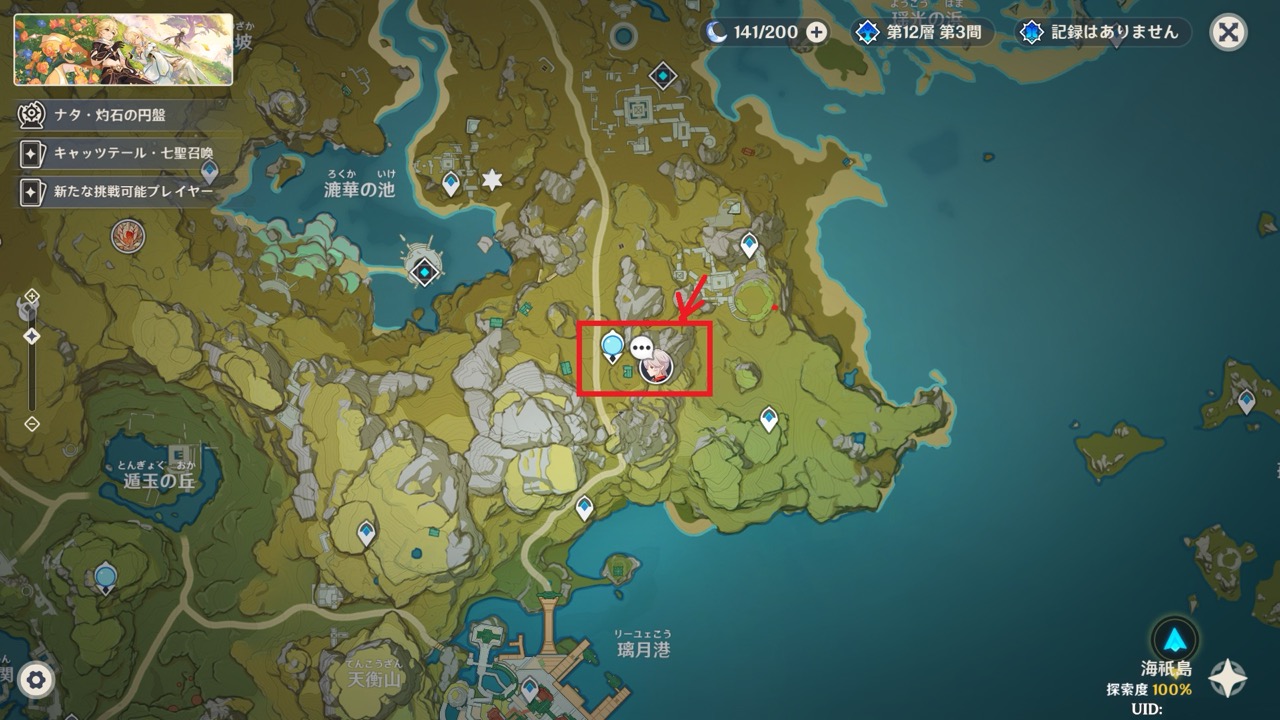1280x720 pixels.
Task: Open the 新たな挑戦可能プレイヤー entry
Action: click(x=115, y=192)
